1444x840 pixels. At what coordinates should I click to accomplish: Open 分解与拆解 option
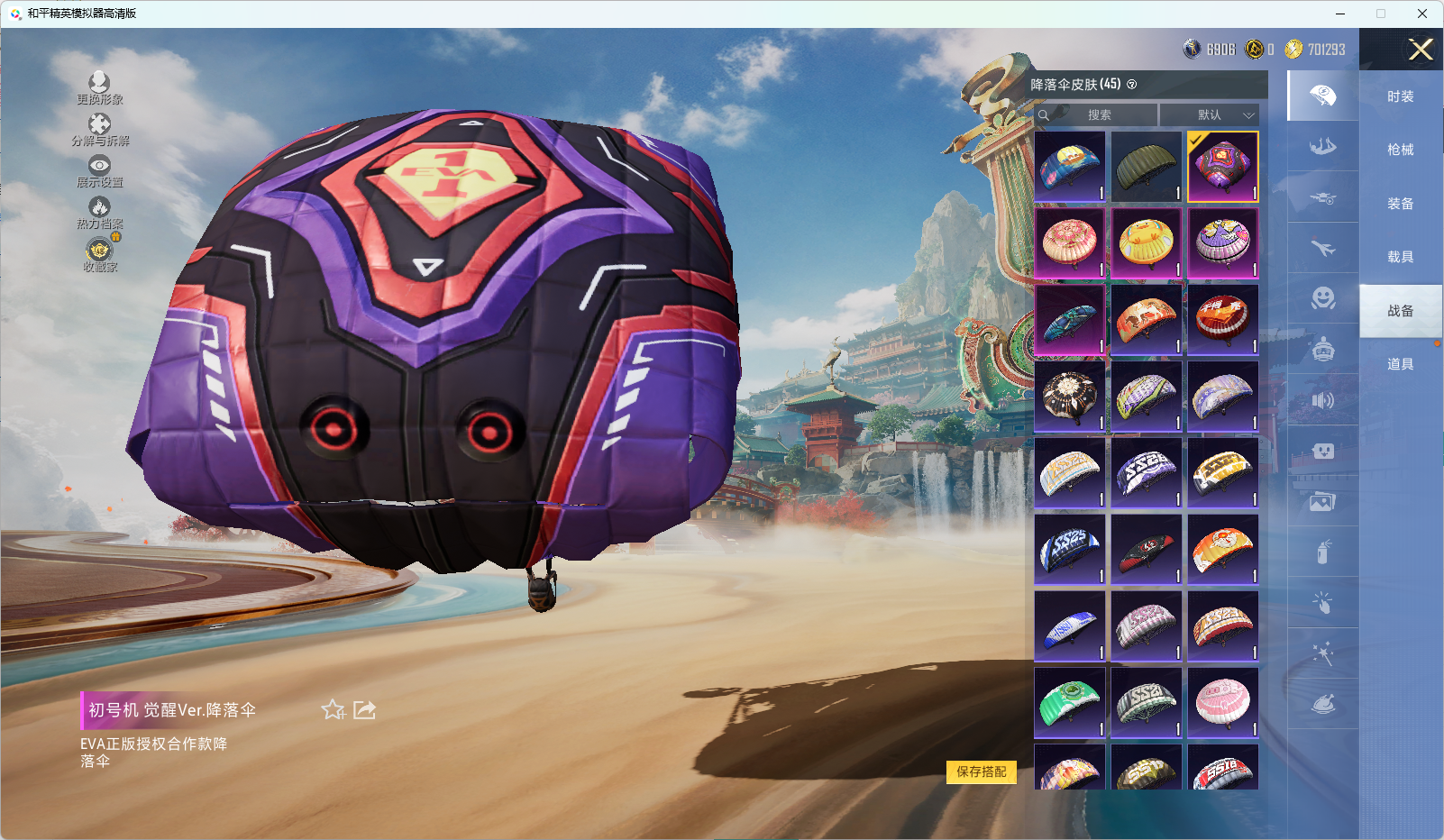tap(99, 129)
